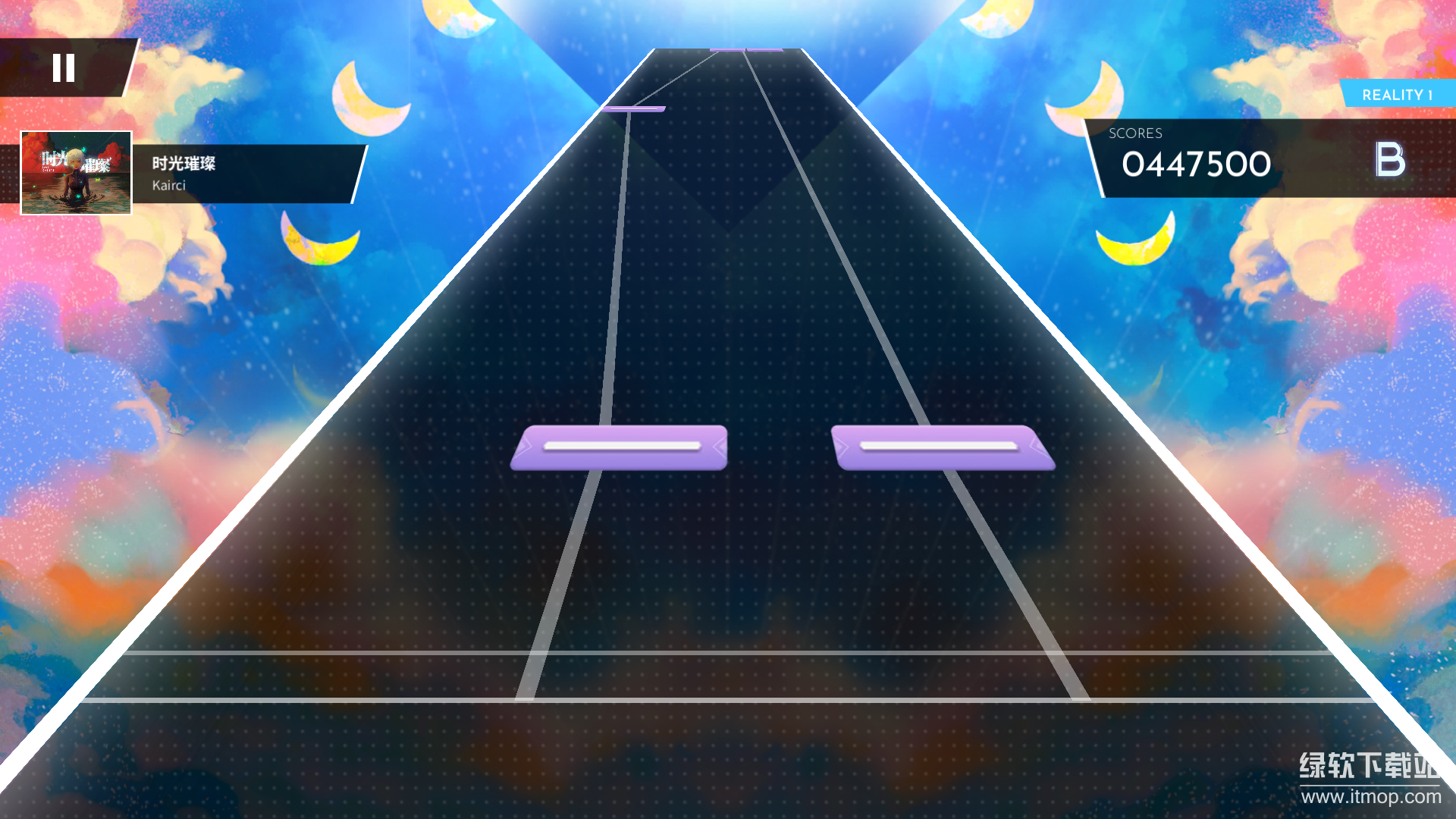Hit the small note near the track horizon

[x=635, y=108]
